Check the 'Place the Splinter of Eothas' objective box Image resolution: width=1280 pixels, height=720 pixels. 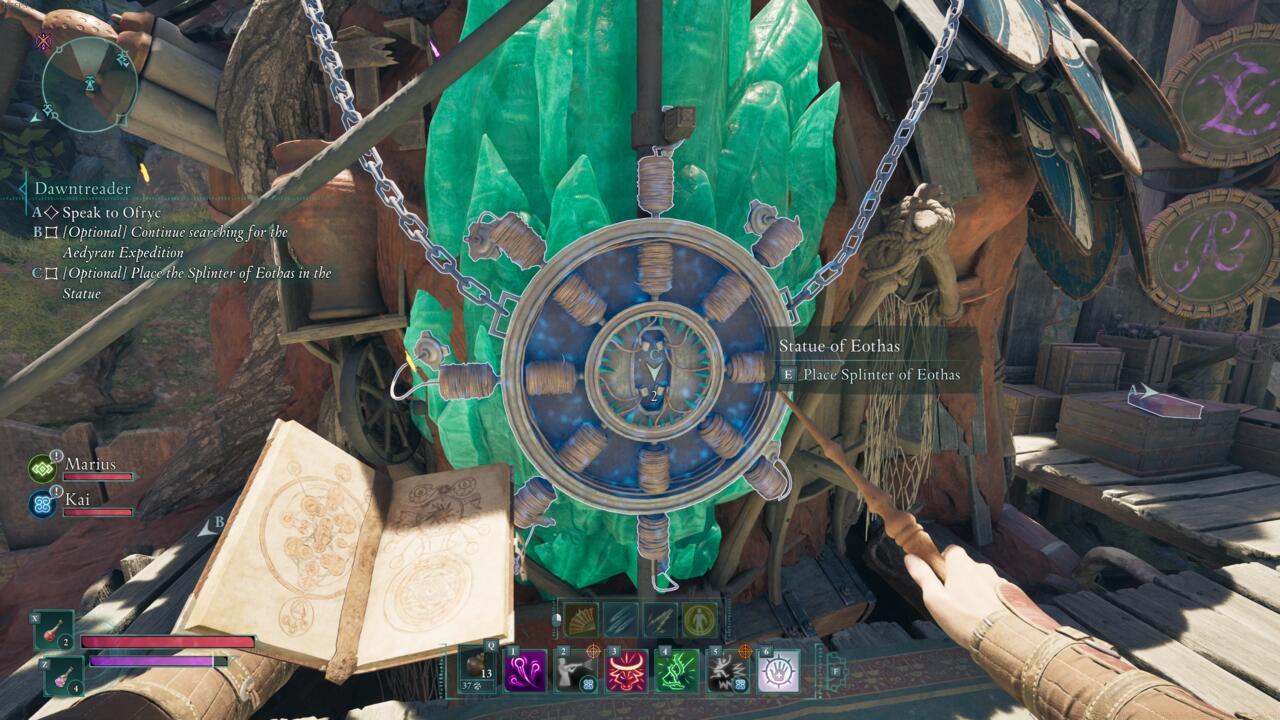click(53, 274)
